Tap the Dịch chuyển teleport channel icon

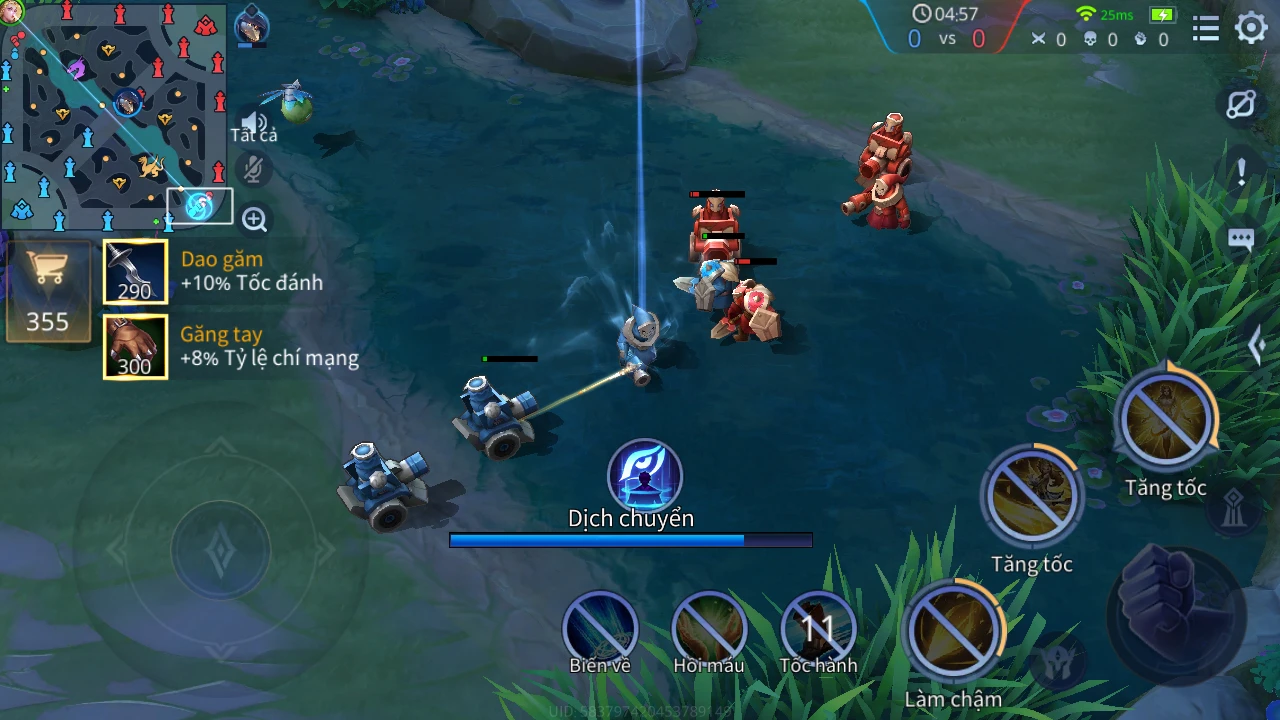click(x=645, y=476)
